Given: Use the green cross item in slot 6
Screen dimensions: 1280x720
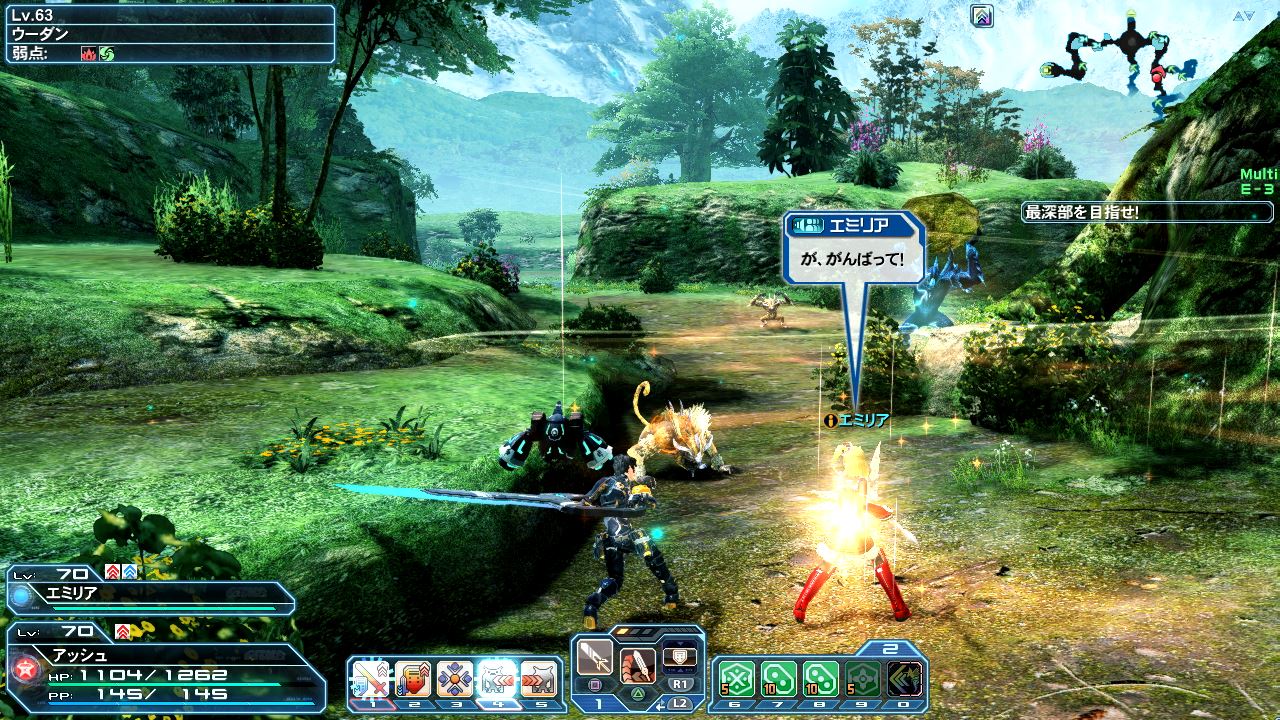Looking at the screenshot, I should (x=737, y=679).
